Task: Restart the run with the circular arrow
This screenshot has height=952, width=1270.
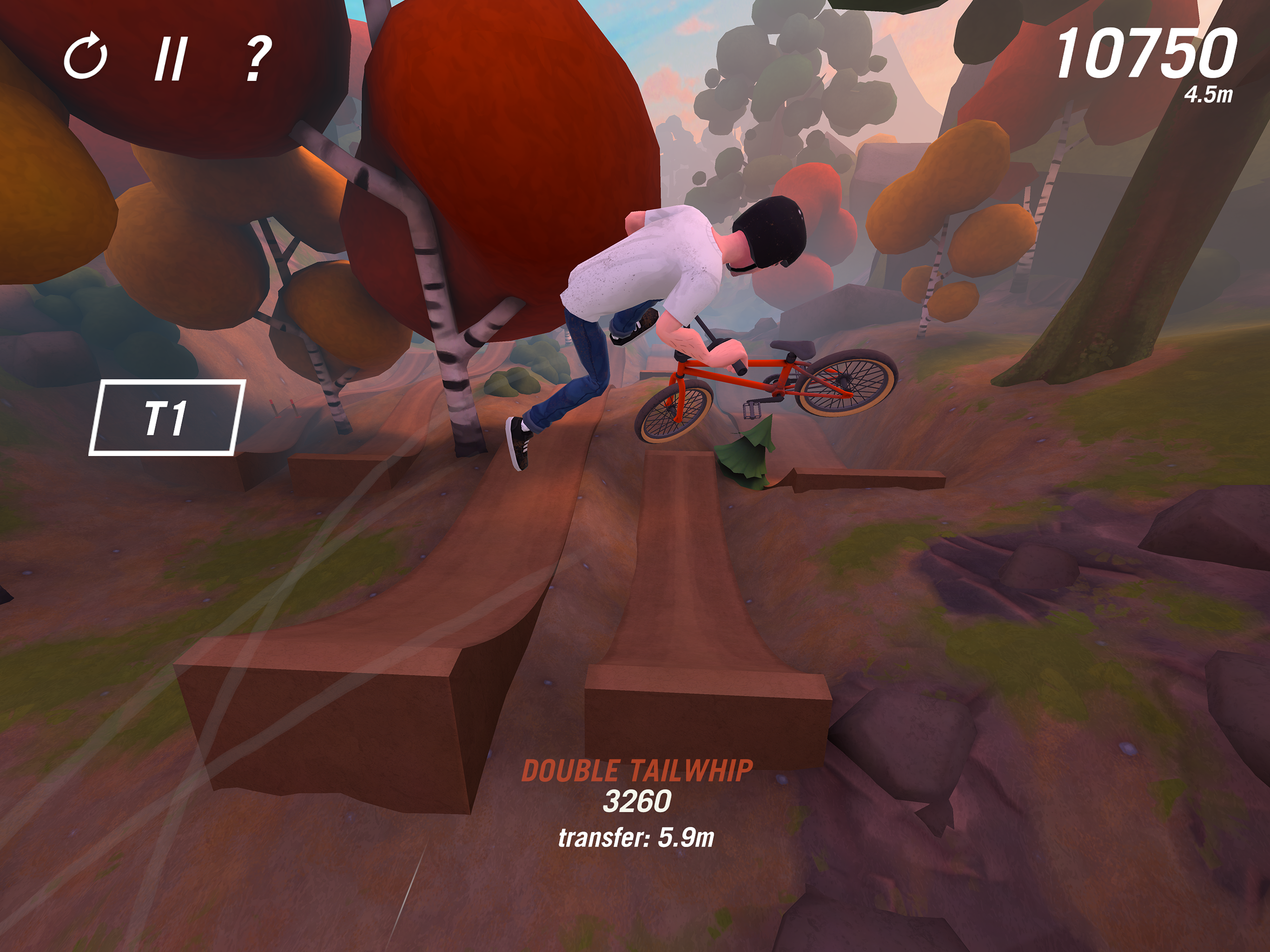Action: pos(86,58)
